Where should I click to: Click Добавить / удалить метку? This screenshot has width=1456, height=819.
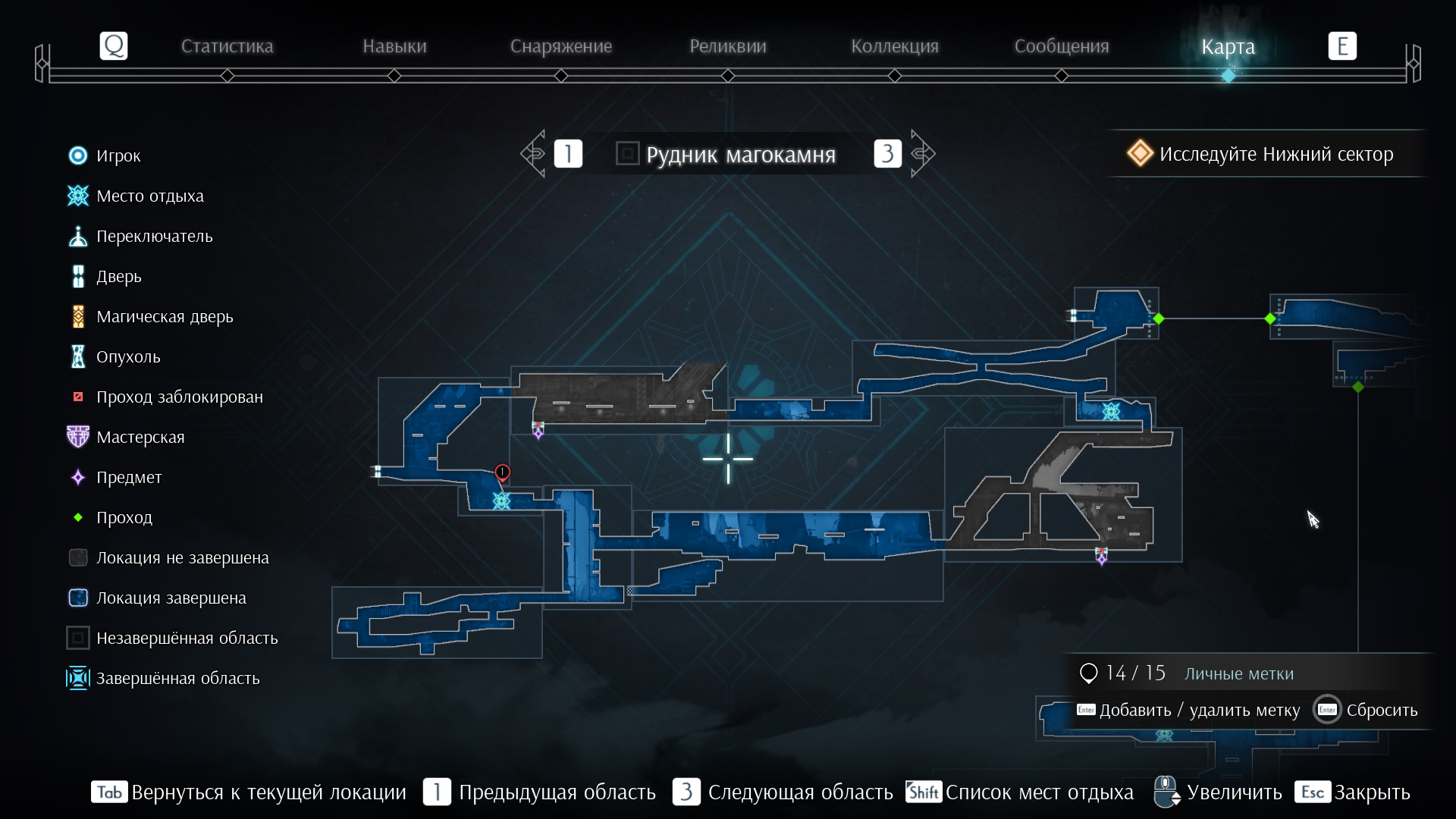click(x=1188, y=711)
